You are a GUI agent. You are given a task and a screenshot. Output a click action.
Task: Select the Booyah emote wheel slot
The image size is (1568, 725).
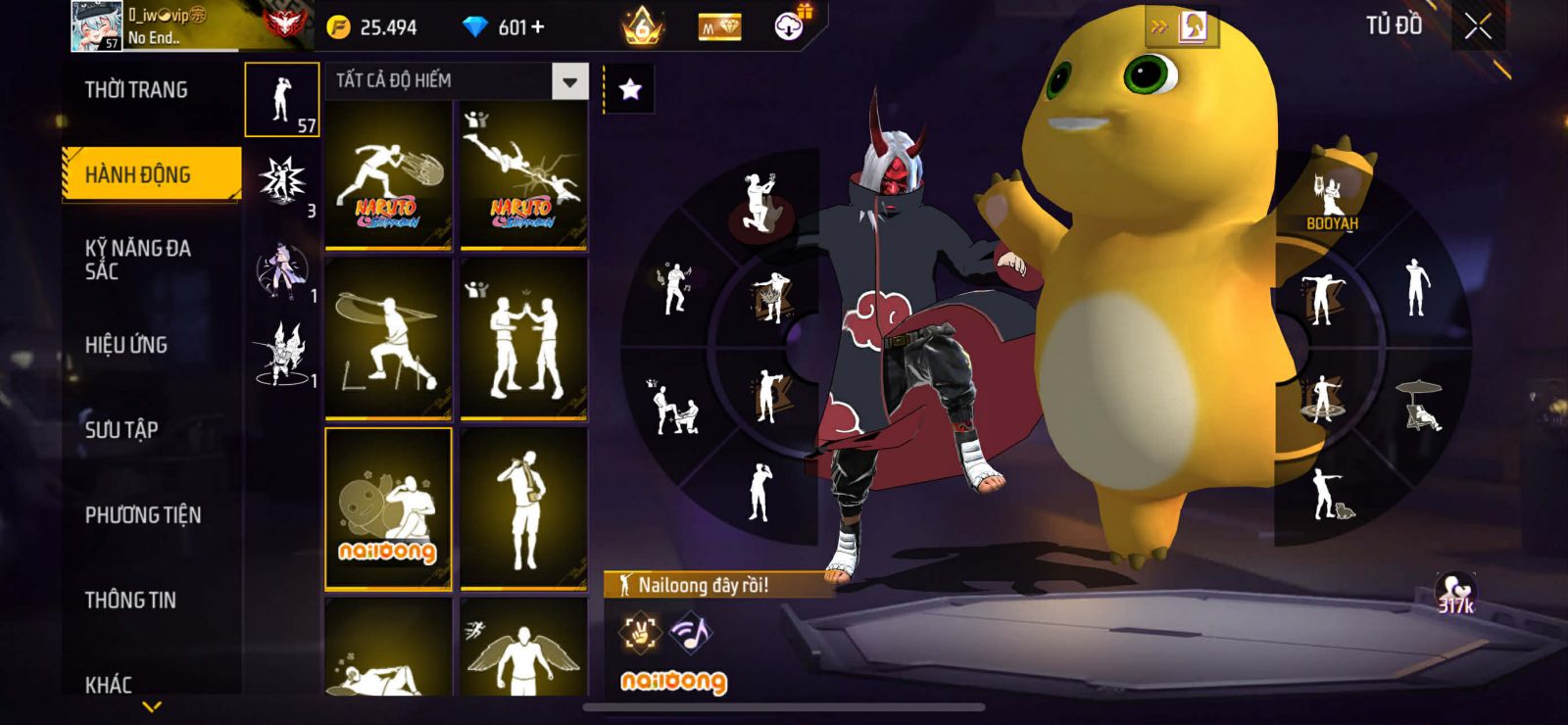pos(1331,197)
